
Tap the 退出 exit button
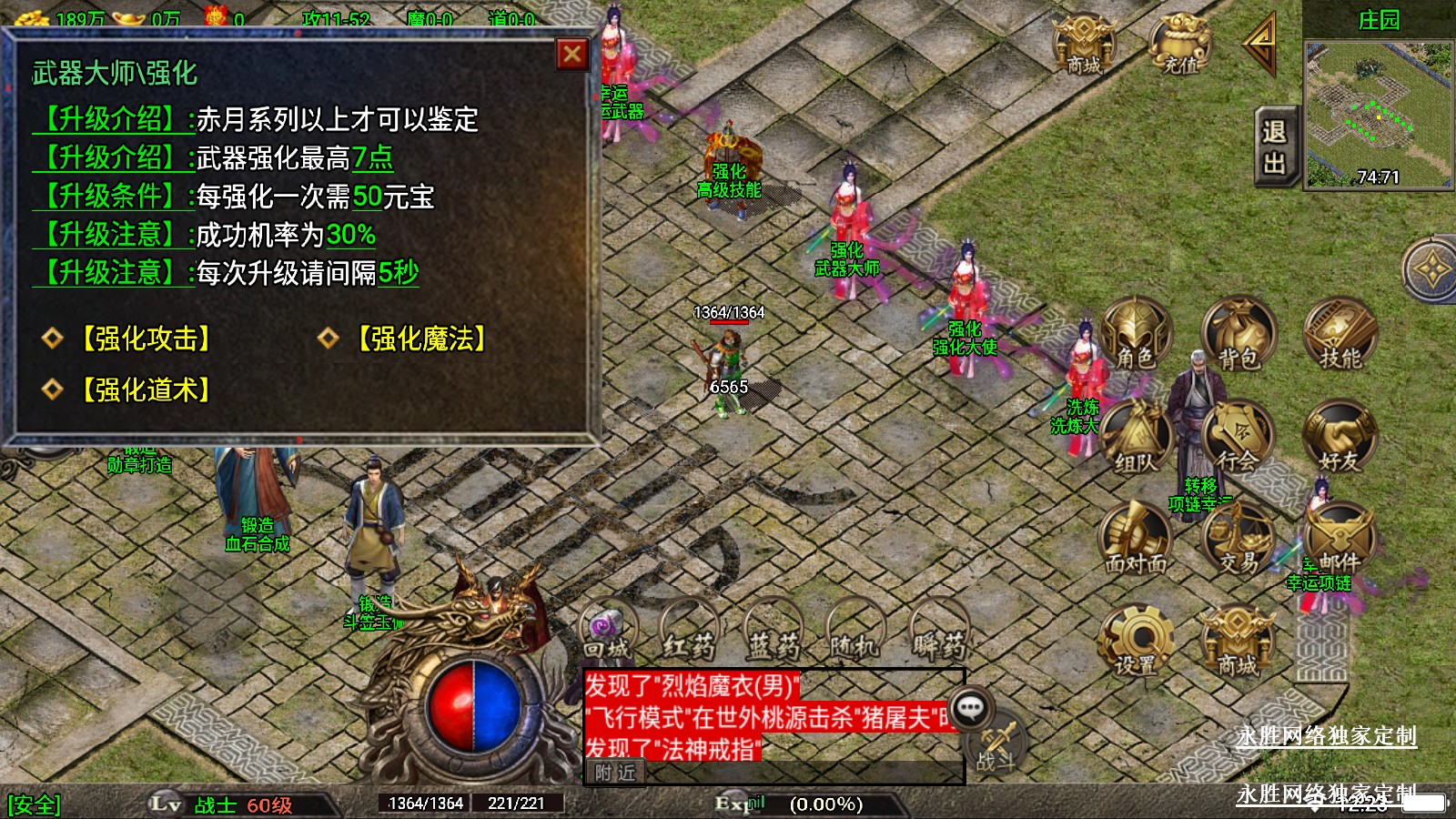click(1274, 147)
